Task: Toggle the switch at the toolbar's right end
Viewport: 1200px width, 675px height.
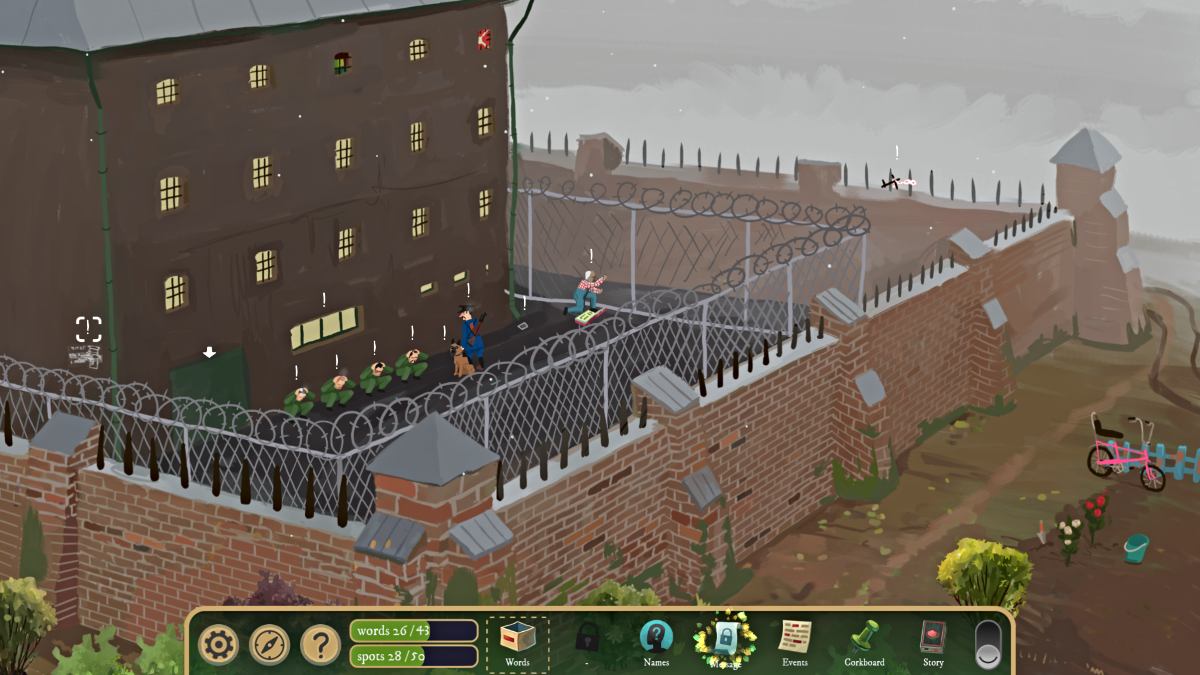Action: [x=987, y=644]
